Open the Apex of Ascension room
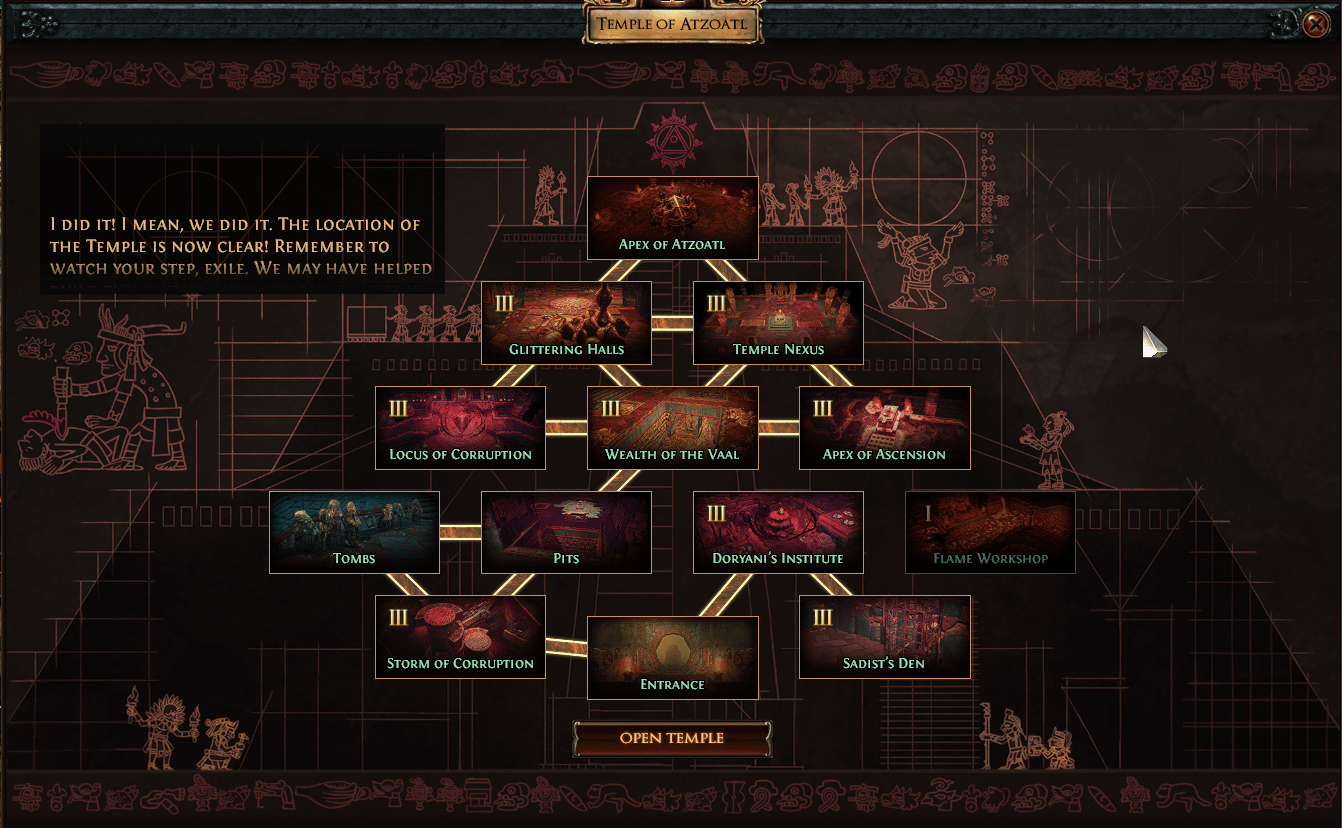The image size is (1342, 828). (x=884, y=428)
